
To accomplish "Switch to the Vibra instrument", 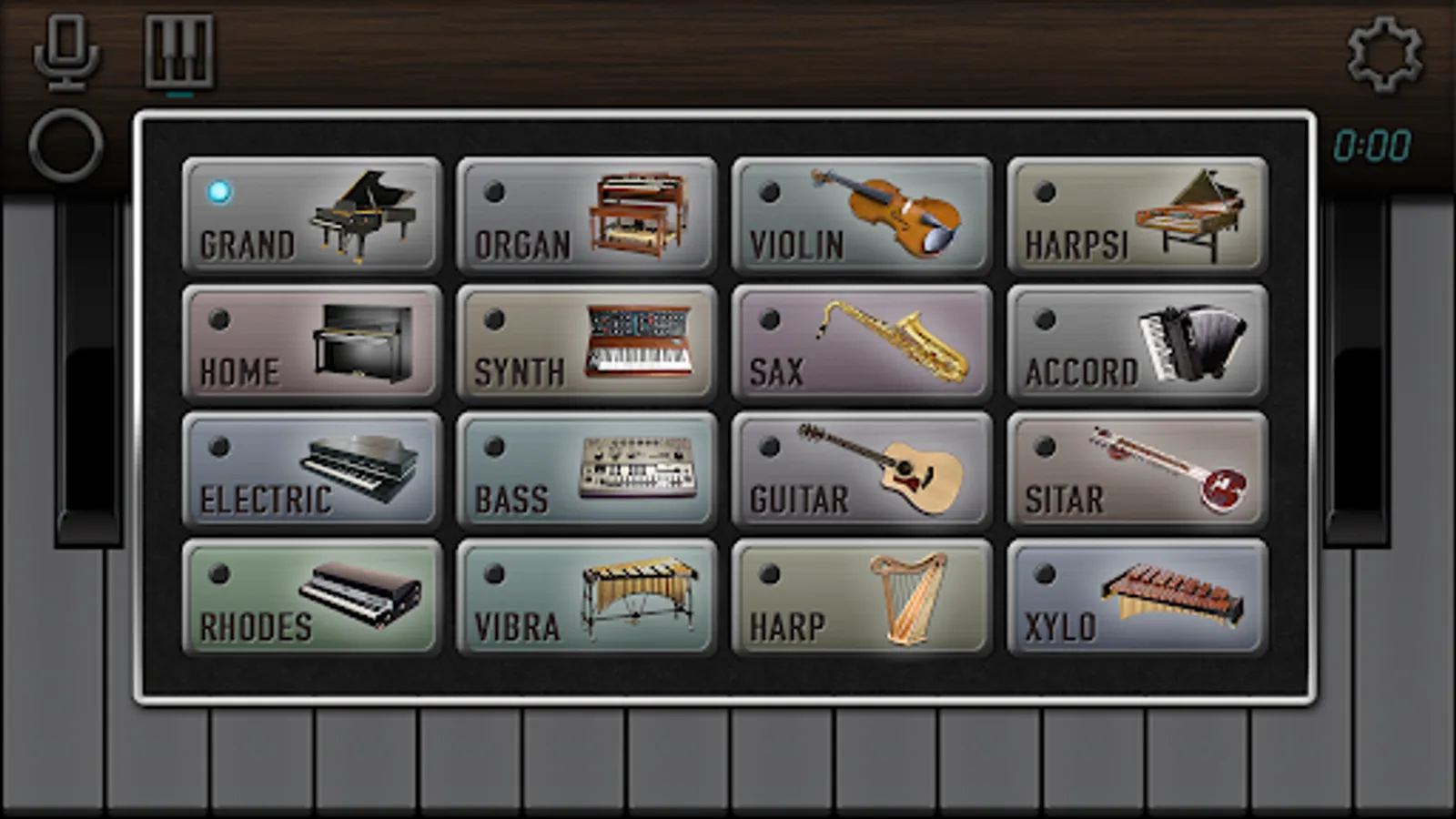I will (587, 598).
